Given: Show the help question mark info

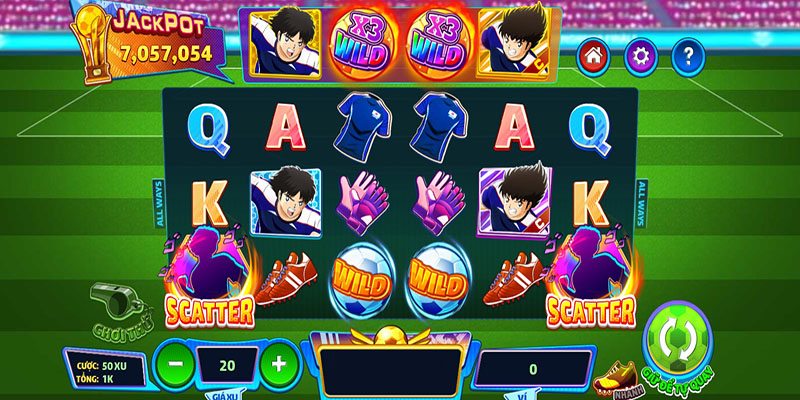Looking at the screenshot, I should 688,56.
